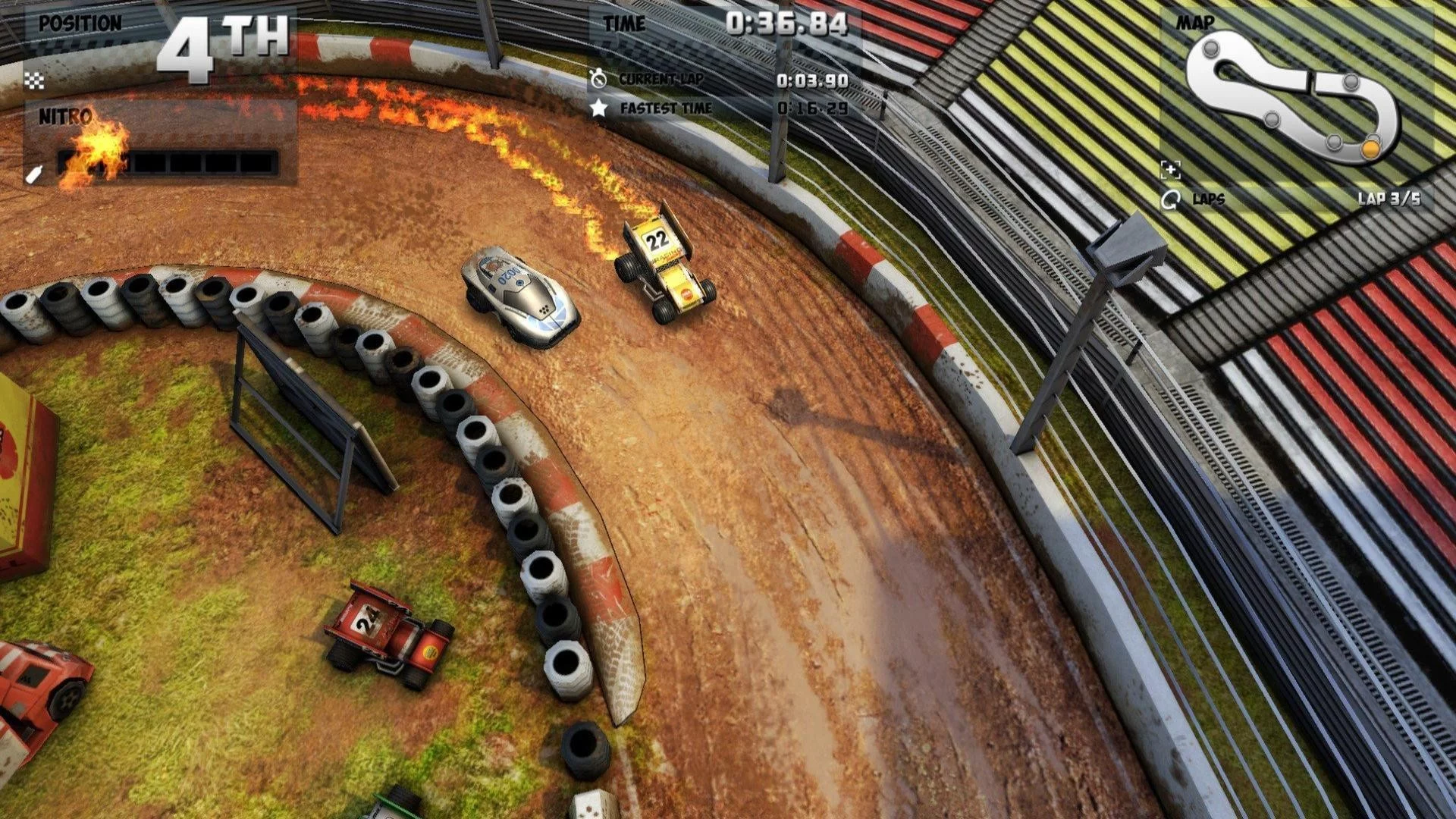Select the nitro bottle icon

33,175
